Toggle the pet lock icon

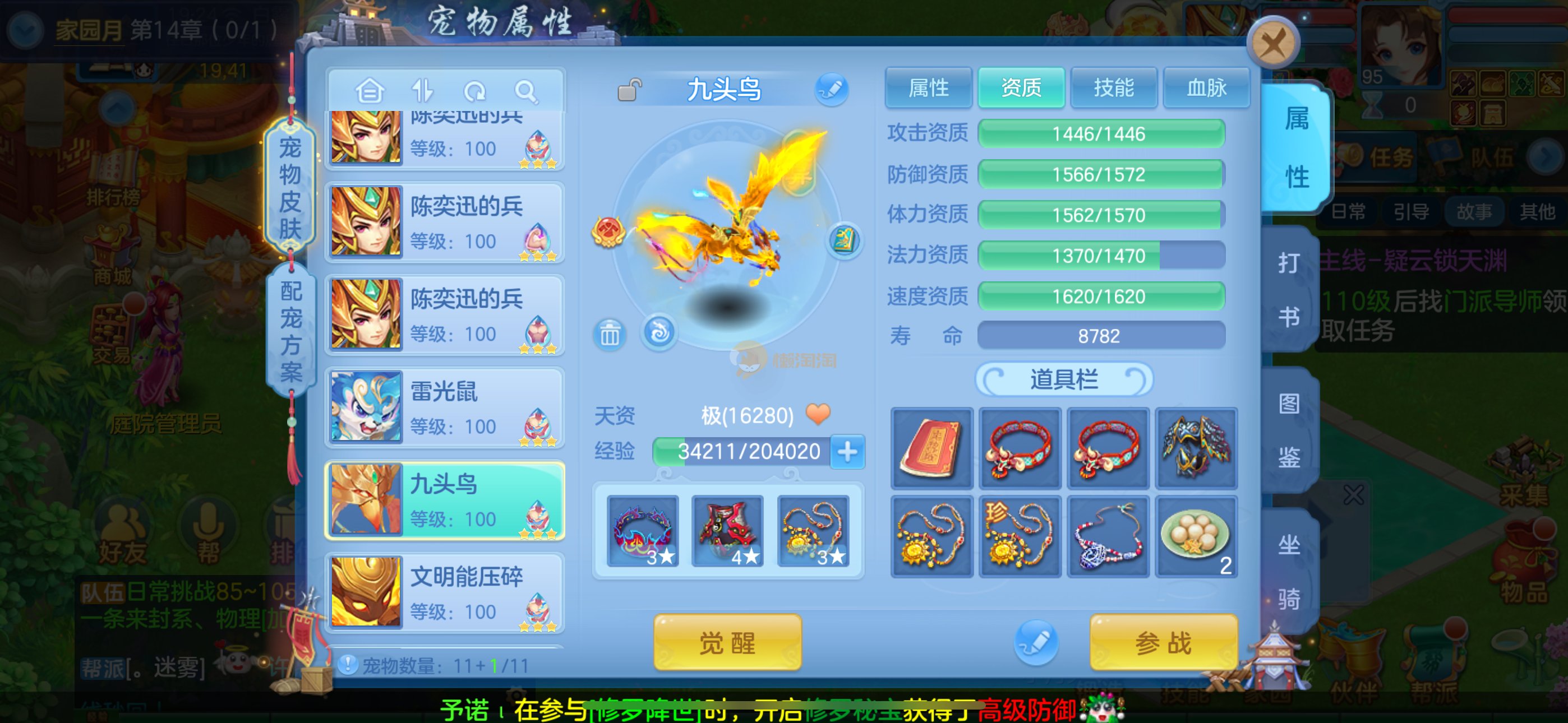[629, 90]
